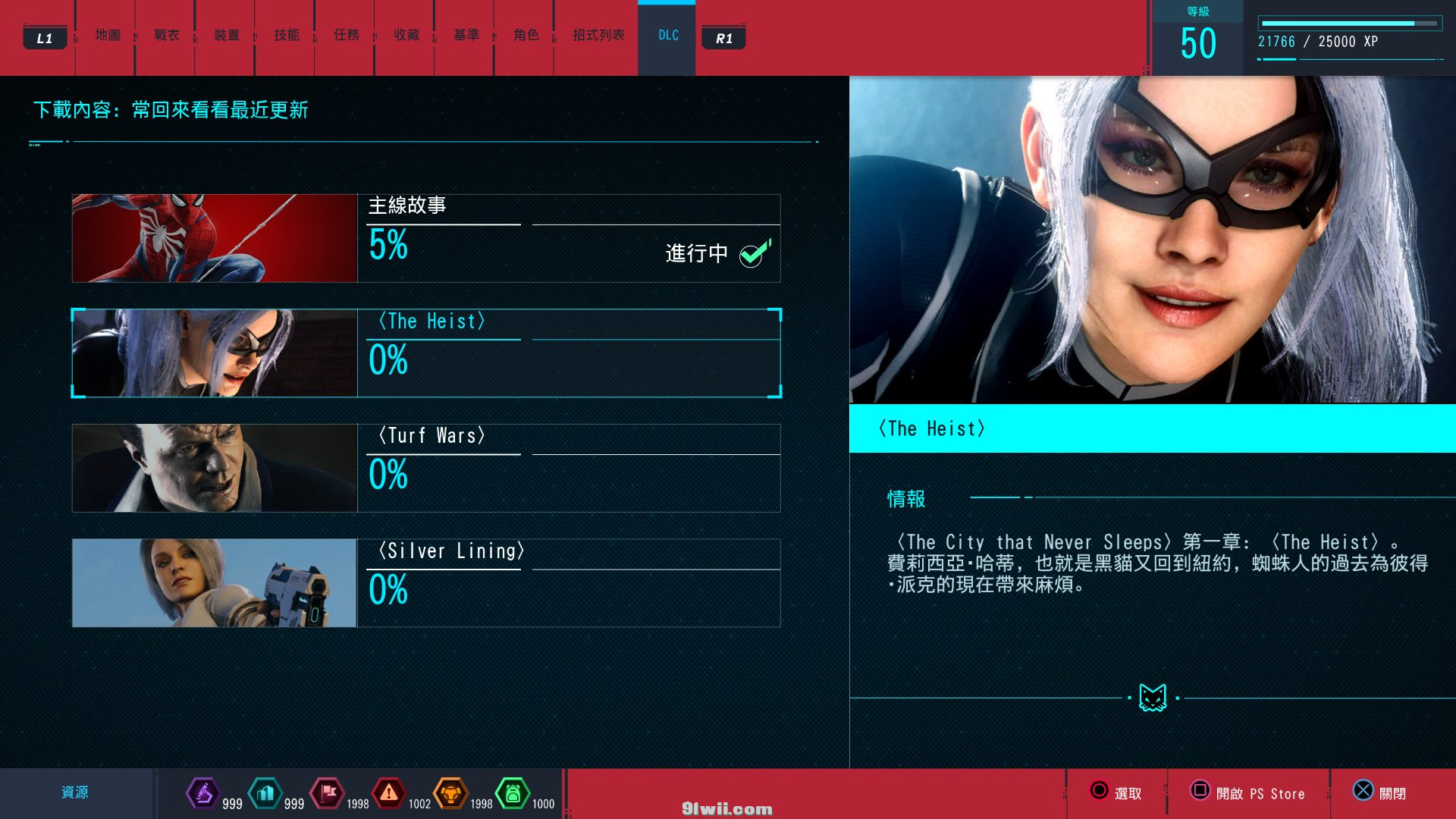Screen dimensions: 1456x819
Task: Select the 招式列表 moves list tab
Action: click(598, 35)
